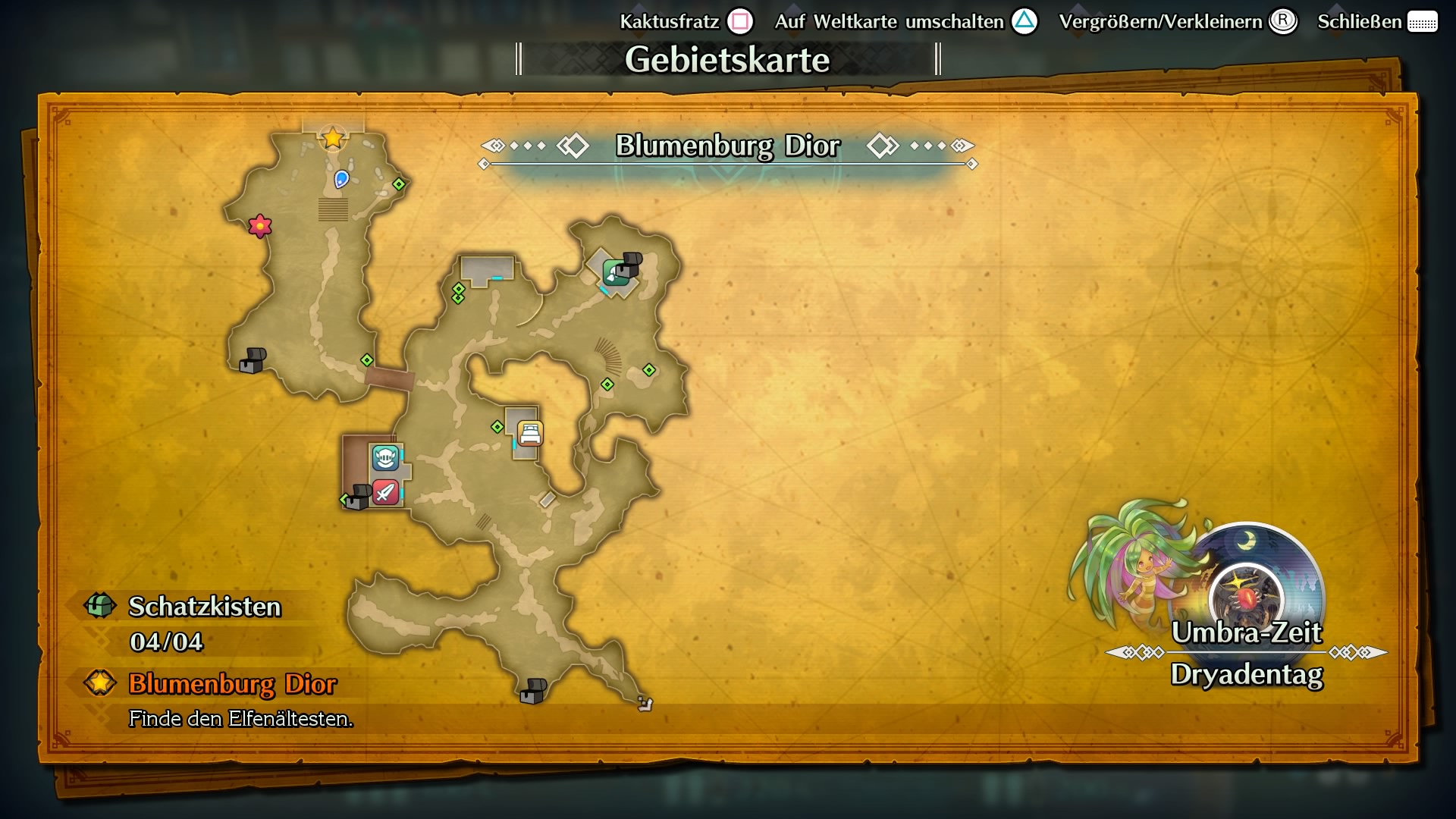Select the Gebietskarte title tab
The width and height of the screenshot is (1456, 819).
727,58
